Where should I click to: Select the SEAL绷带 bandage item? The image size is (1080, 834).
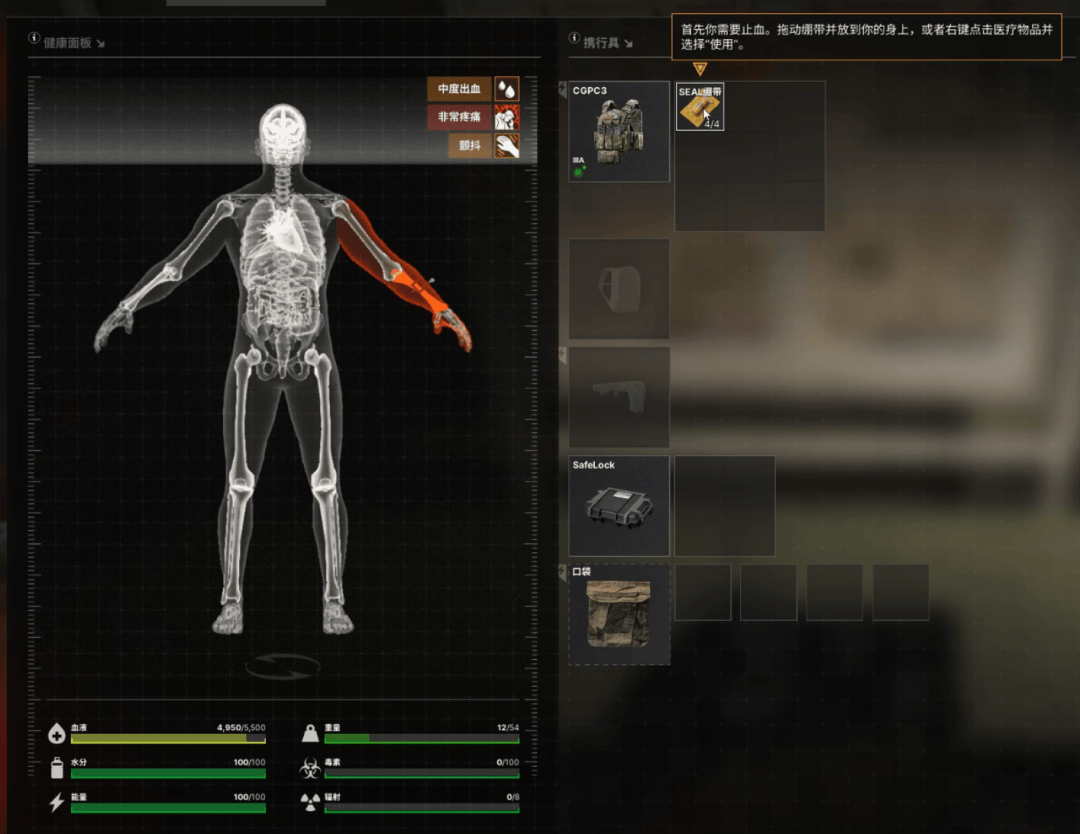pyautogui.click(x=700, y=107)
